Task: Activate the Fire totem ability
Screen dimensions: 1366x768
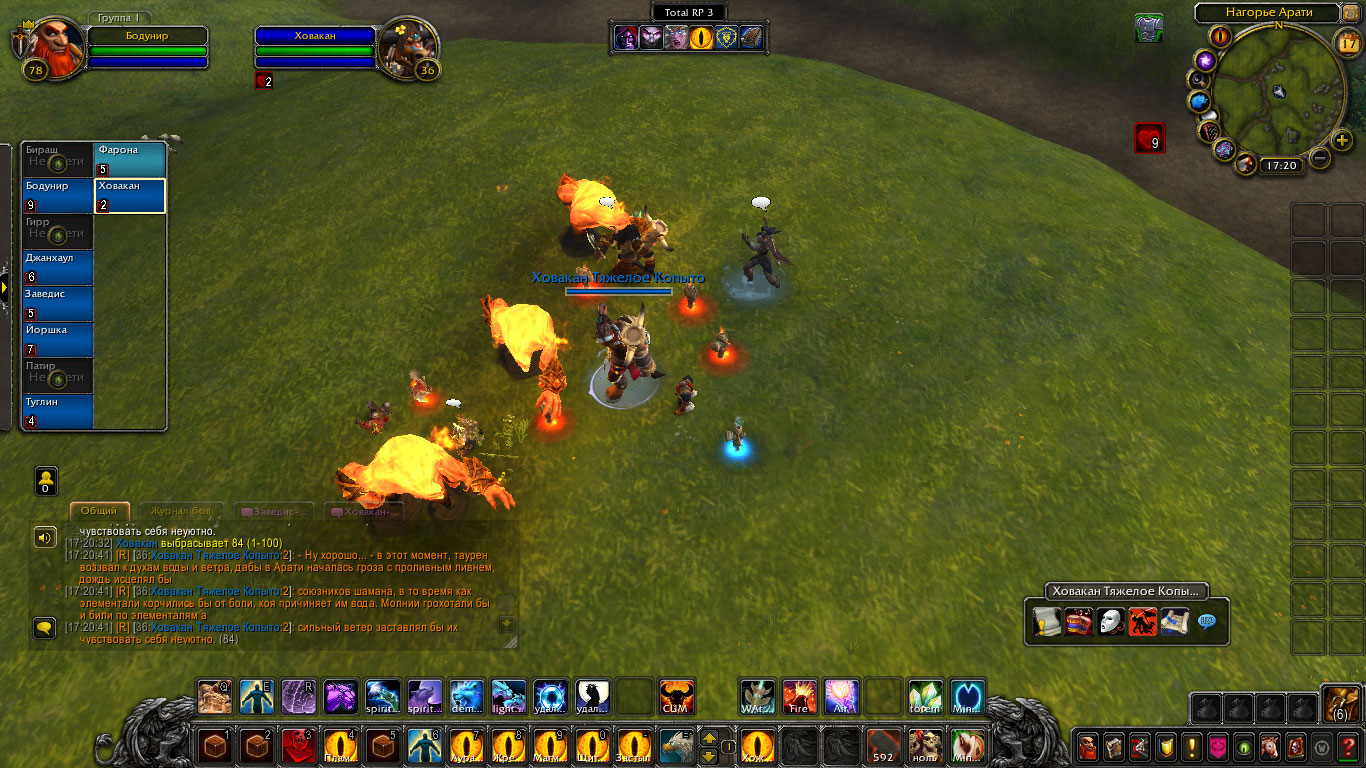Action: tap(799, 696)
